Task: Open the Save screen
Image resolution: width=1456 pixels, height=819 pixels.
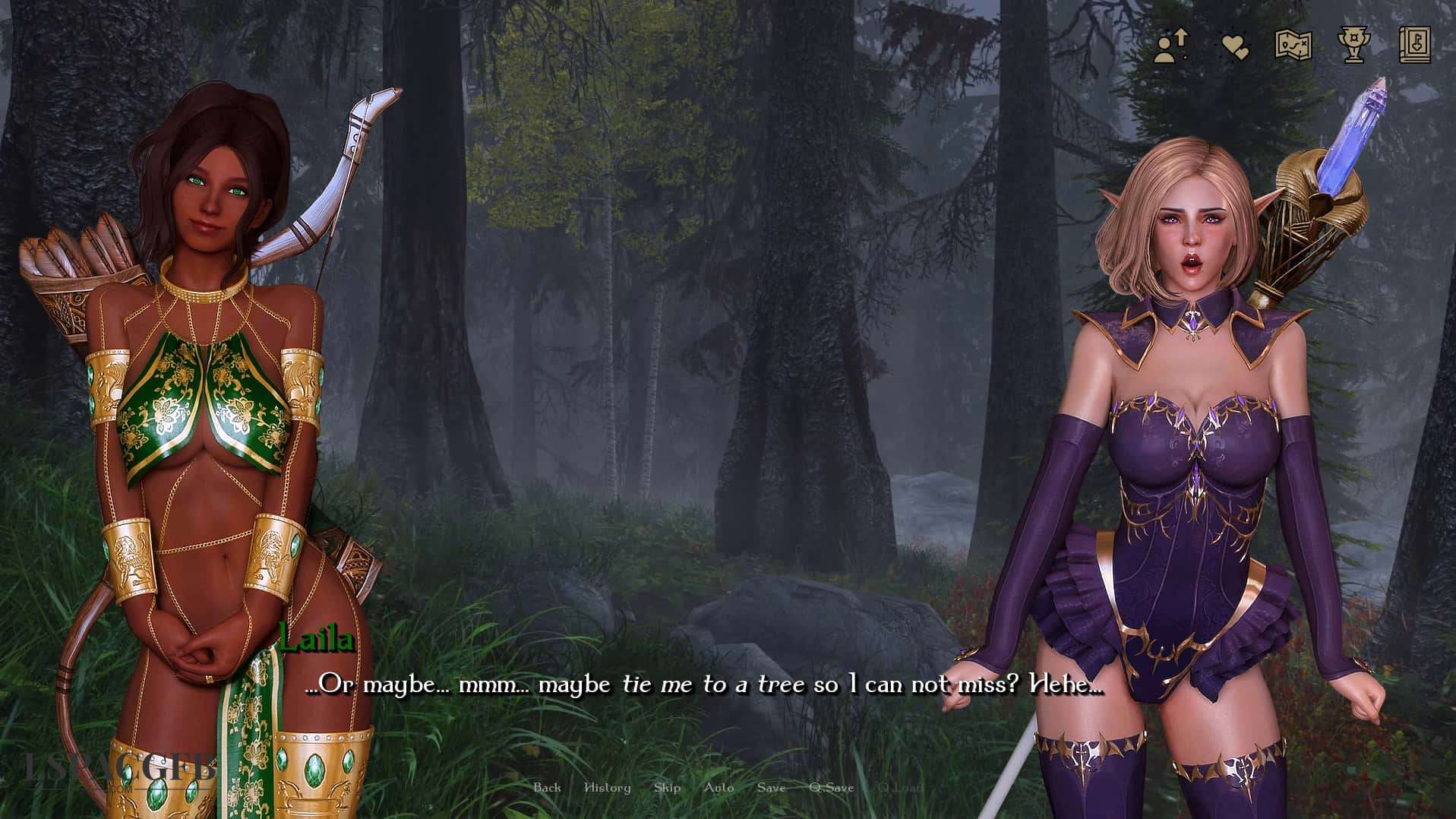Action: point(772,788)
